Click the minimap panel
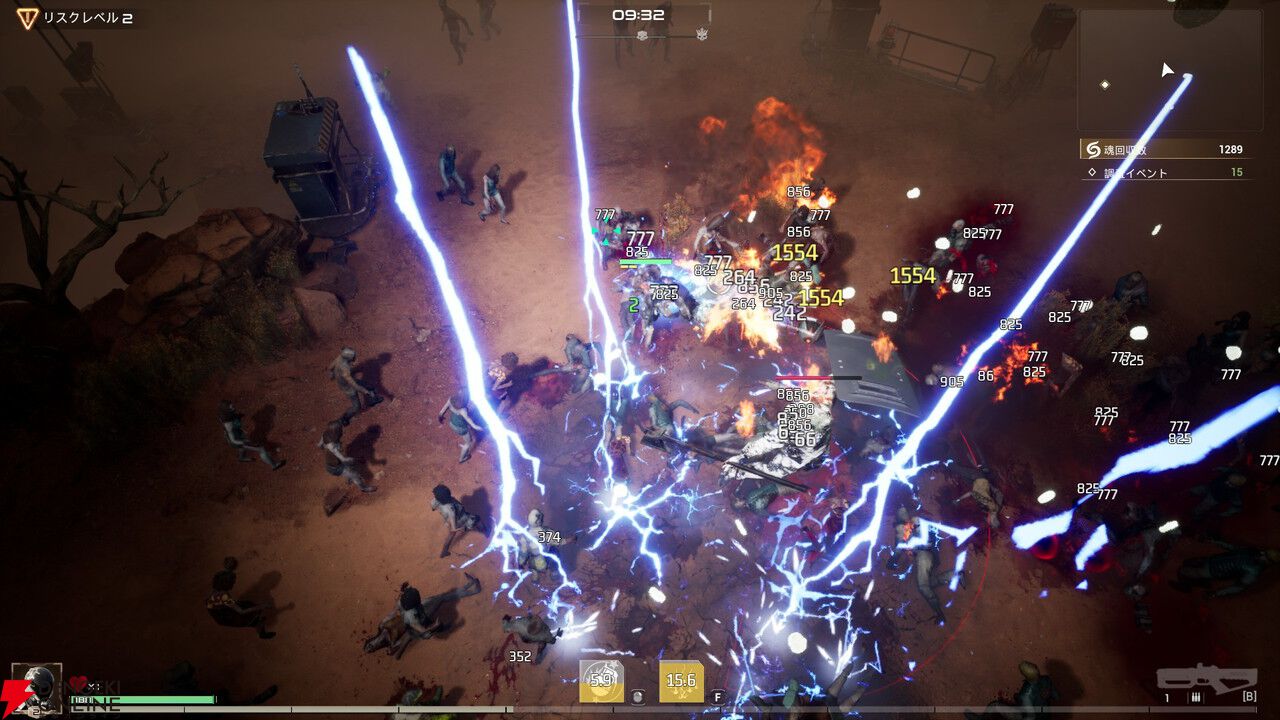Image resolution: width=1280 pixels, height=720 pixels. point(1169,70)
